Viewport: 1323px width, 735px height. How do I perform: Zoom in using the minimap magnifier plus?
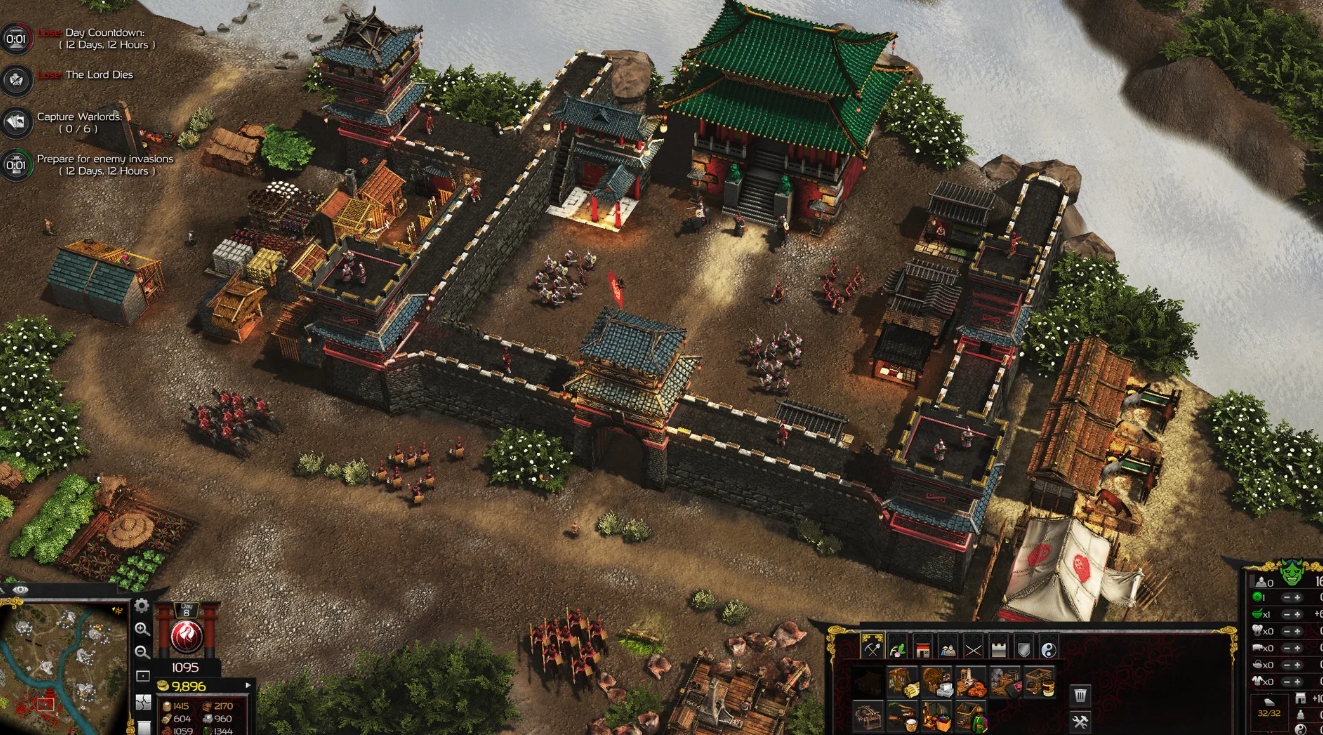pos(142,630)
